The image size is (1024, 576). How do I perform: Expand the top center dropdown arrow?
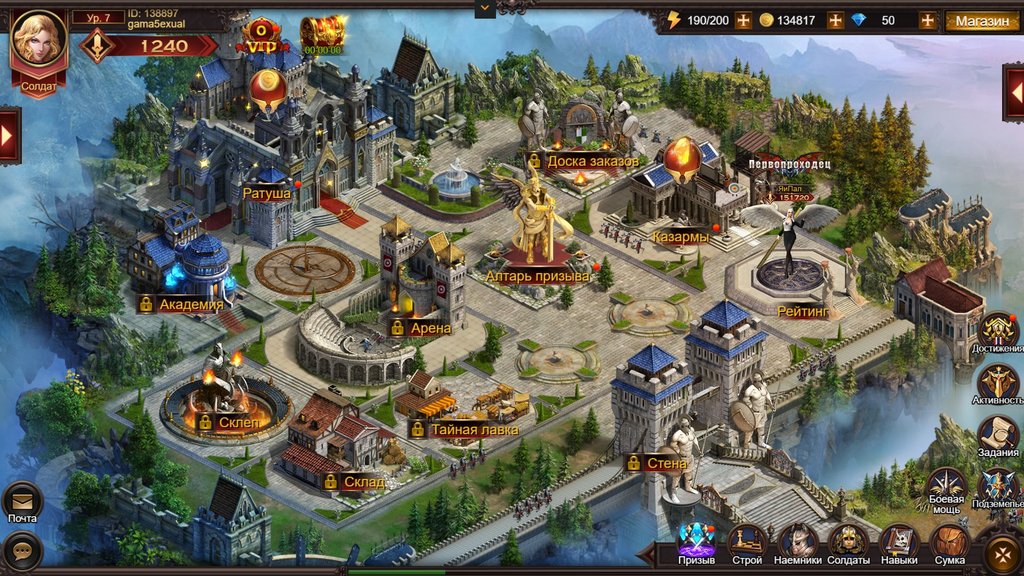(x=486, y=8)
